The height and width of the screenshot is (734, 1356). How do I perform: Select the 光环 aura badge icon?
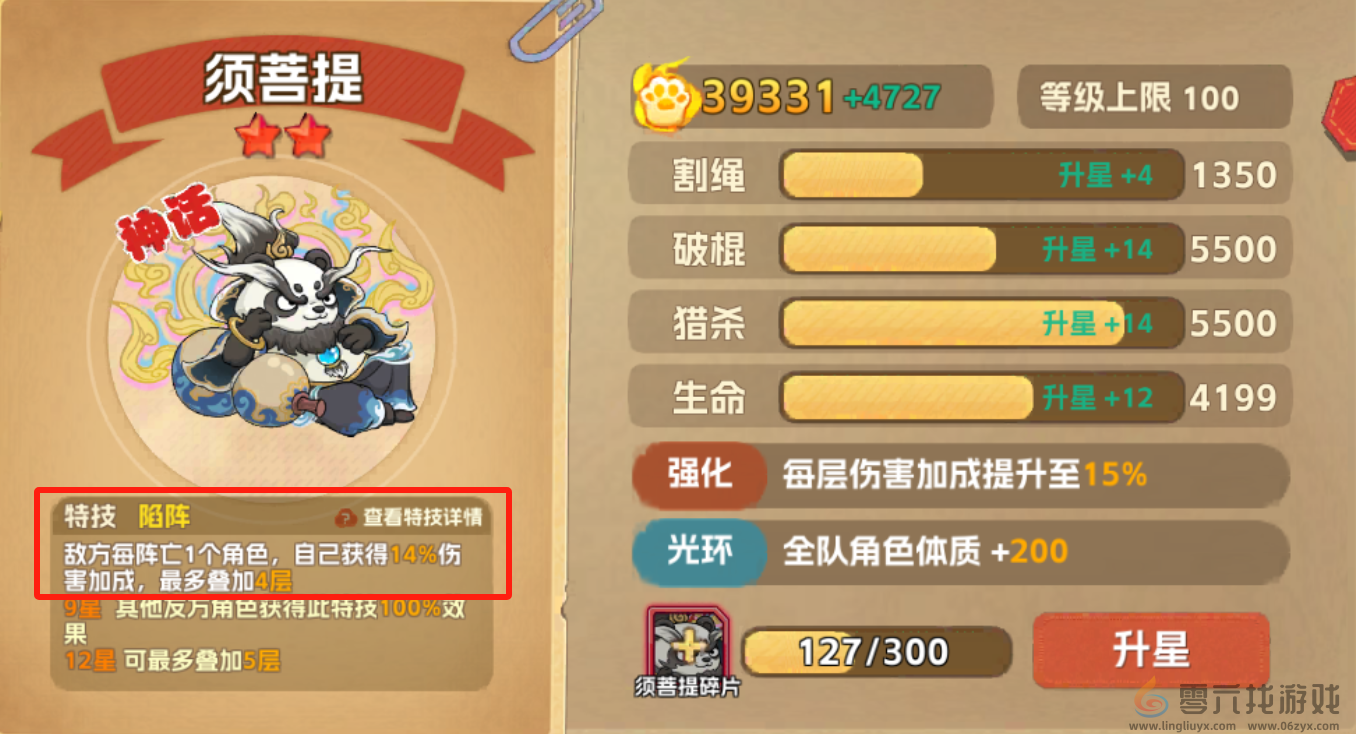pos(699,552)
